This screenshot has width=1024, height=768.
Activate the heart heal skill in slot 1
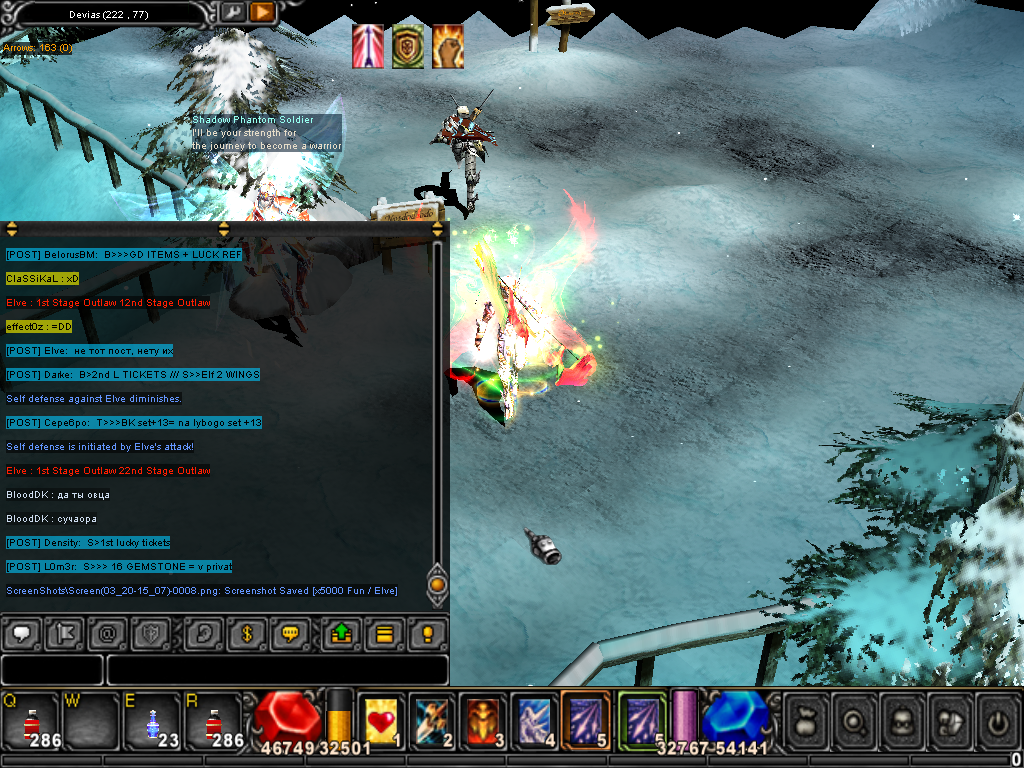pos(381,720)
